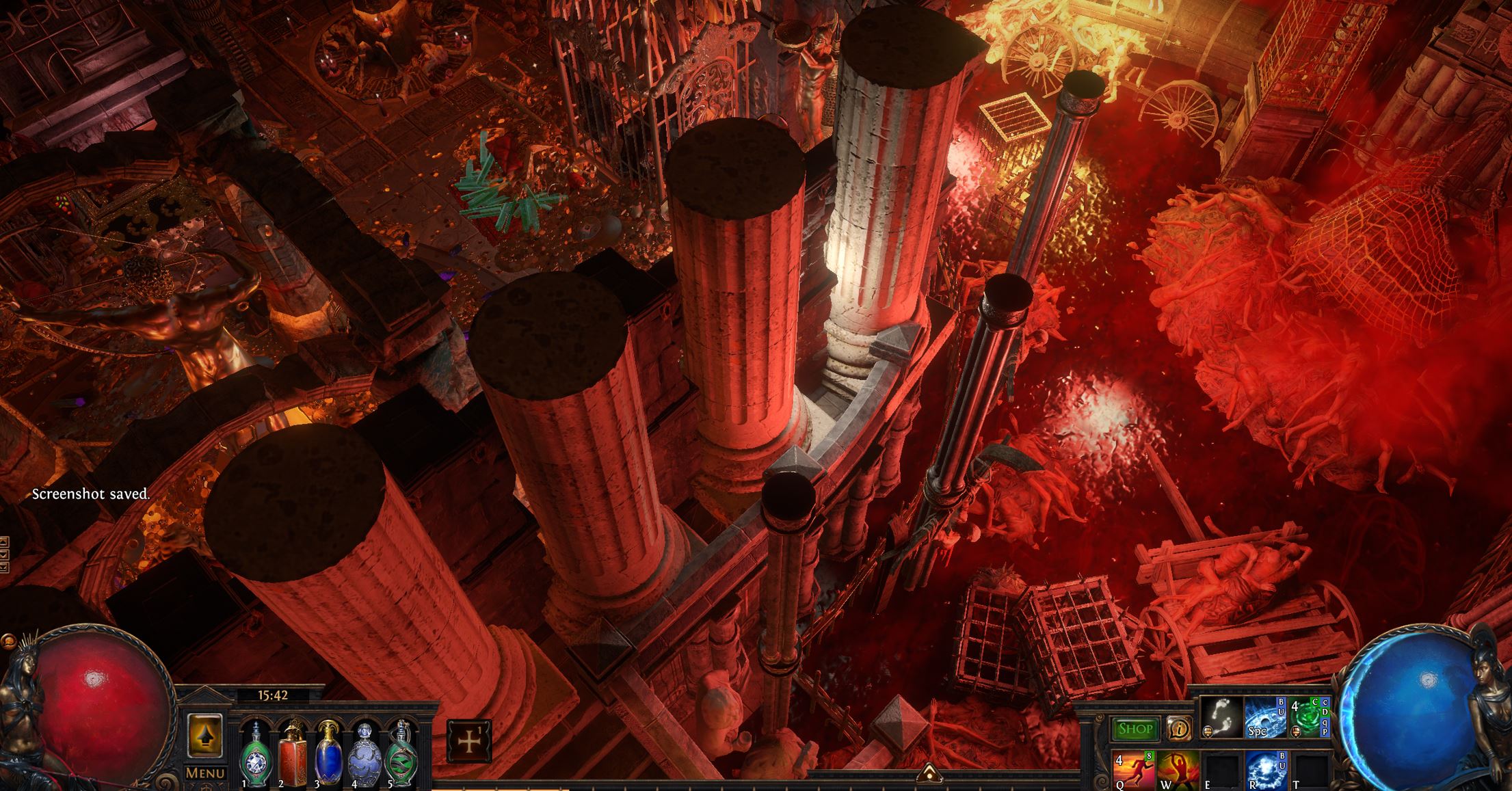Click the yellow level-up arrow button
1512x791 pixels.
(205, 735)
